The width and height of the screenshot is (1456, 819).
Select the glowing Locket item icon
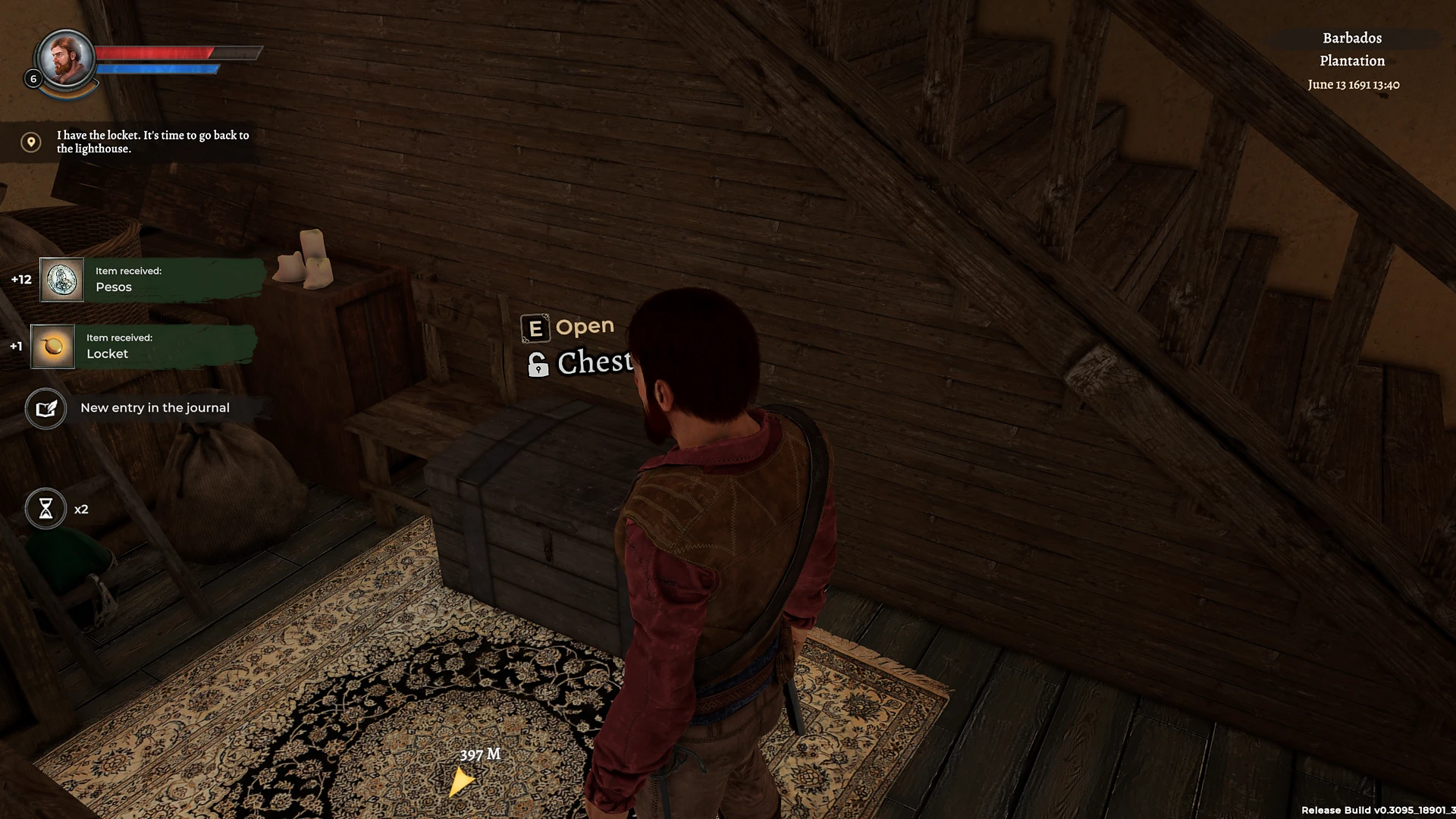pos(52,346)
